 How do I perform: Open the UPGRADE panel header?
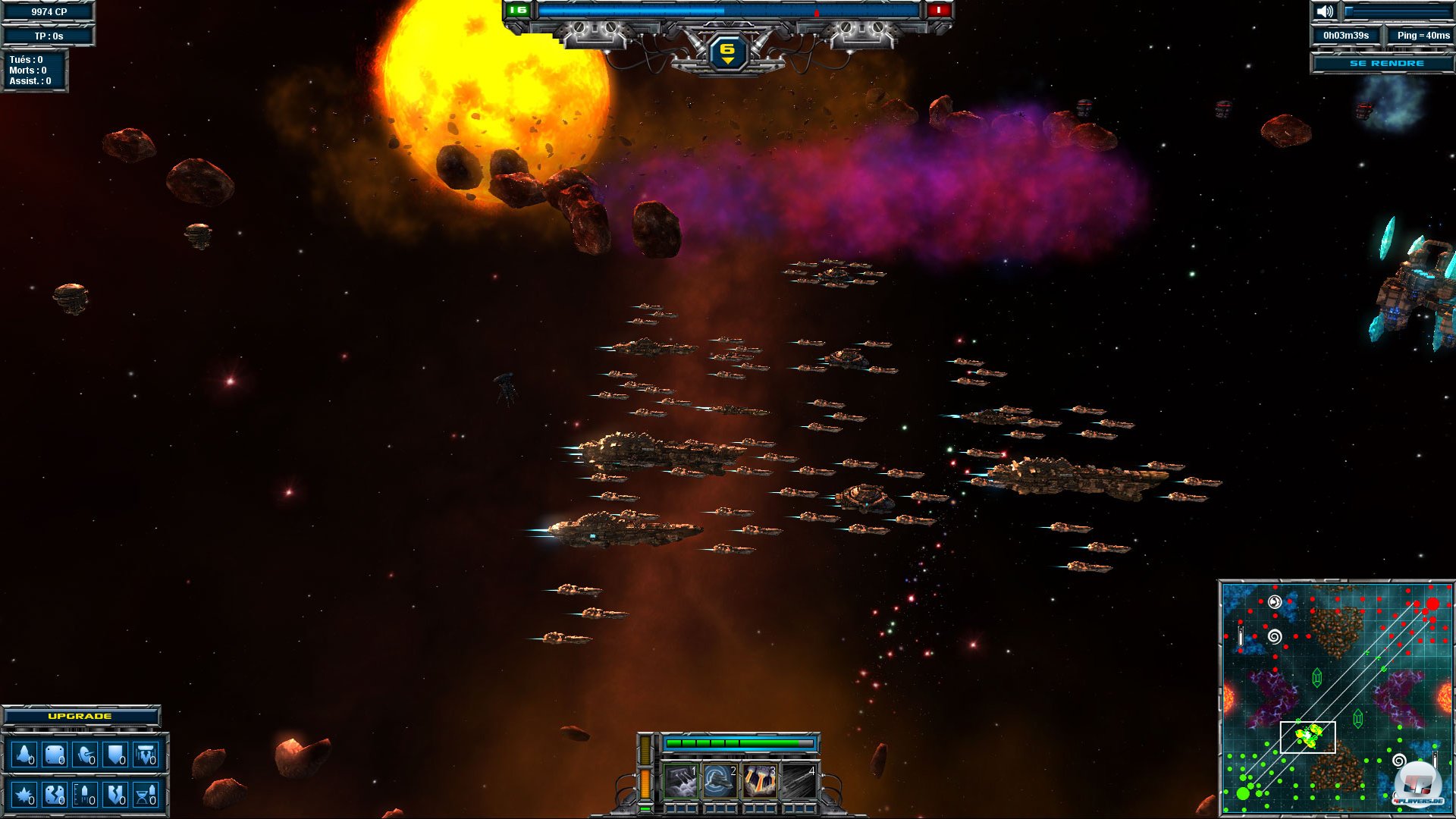coord(80,716)
